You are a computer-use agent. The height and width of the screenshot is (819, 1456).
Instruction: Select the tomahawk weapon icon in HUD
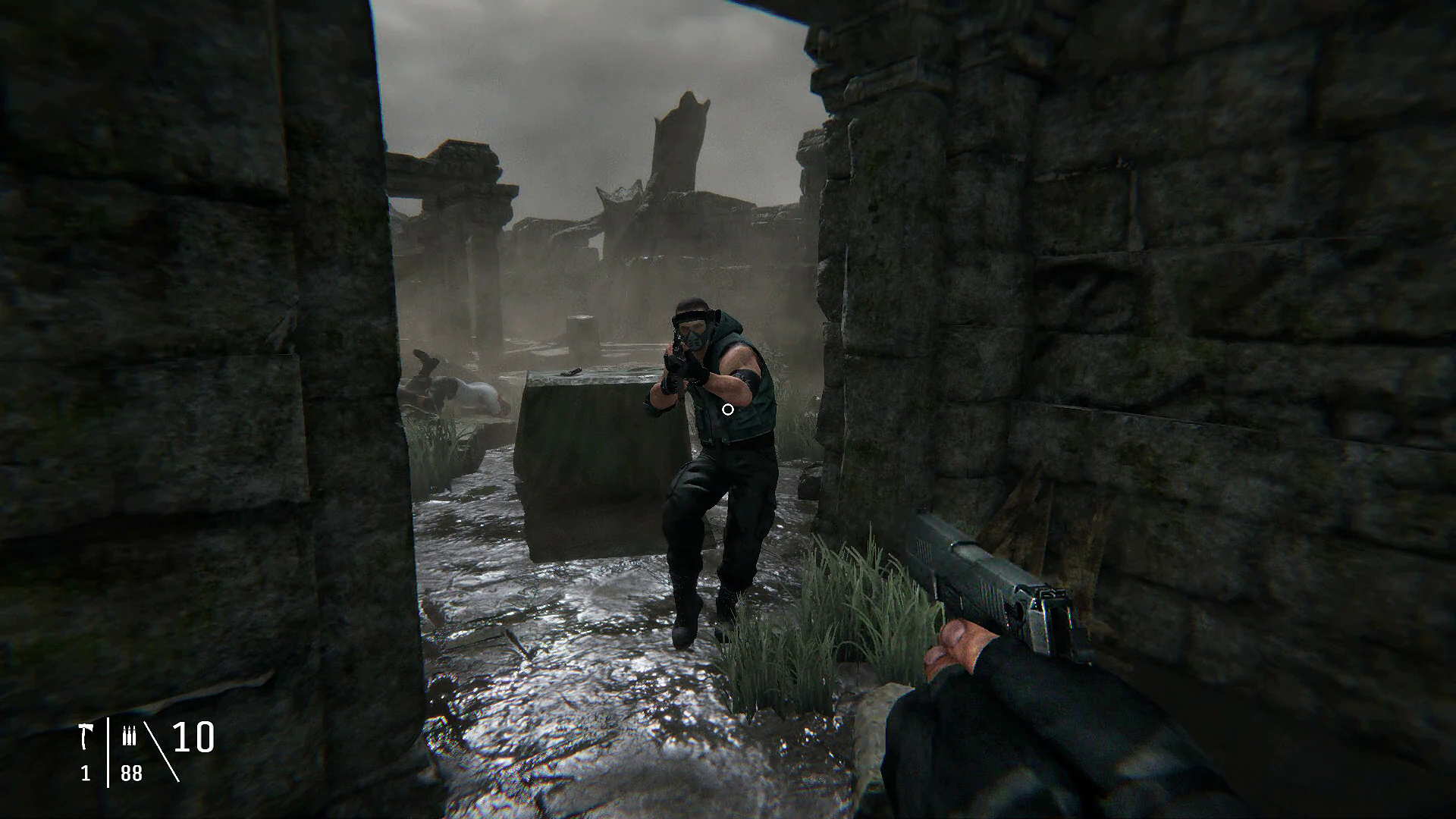[86, 734]
